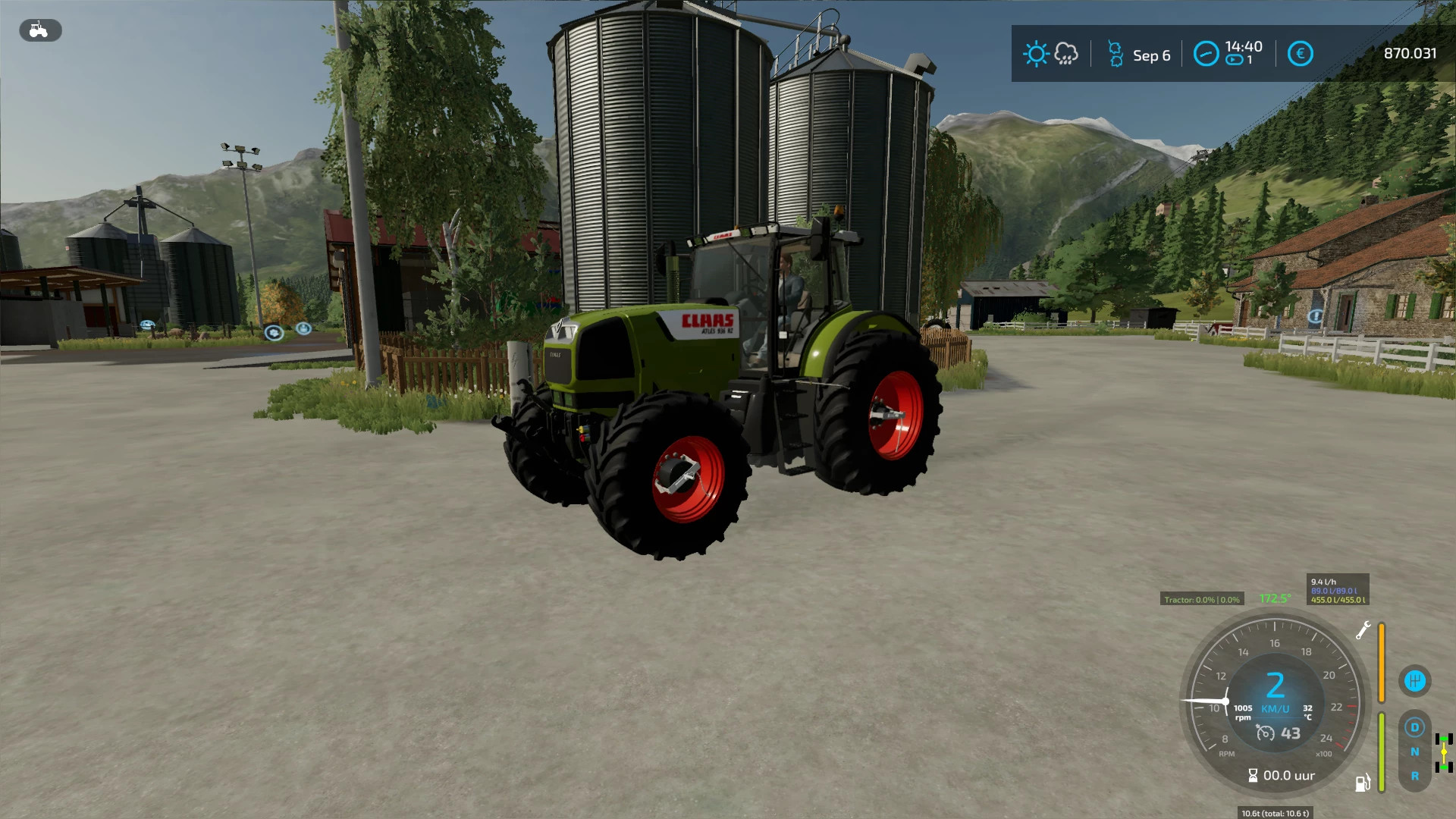Viewport: 1456px width, 819px height.
Task: Switch the gear selector to Reverse
Action: pos(1416,777)
